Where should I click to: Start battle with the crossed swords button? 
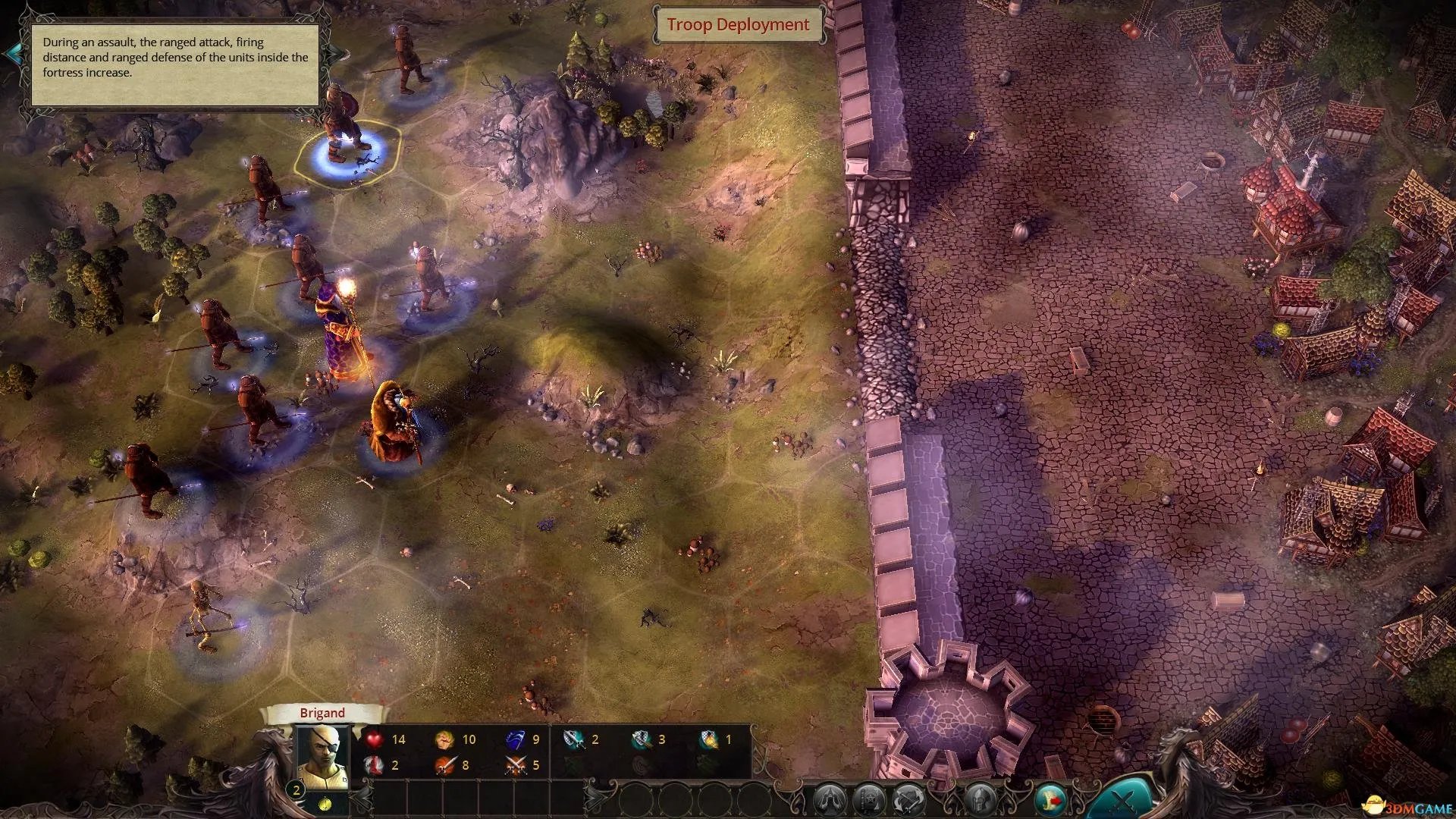click(x=1124, y=800)
